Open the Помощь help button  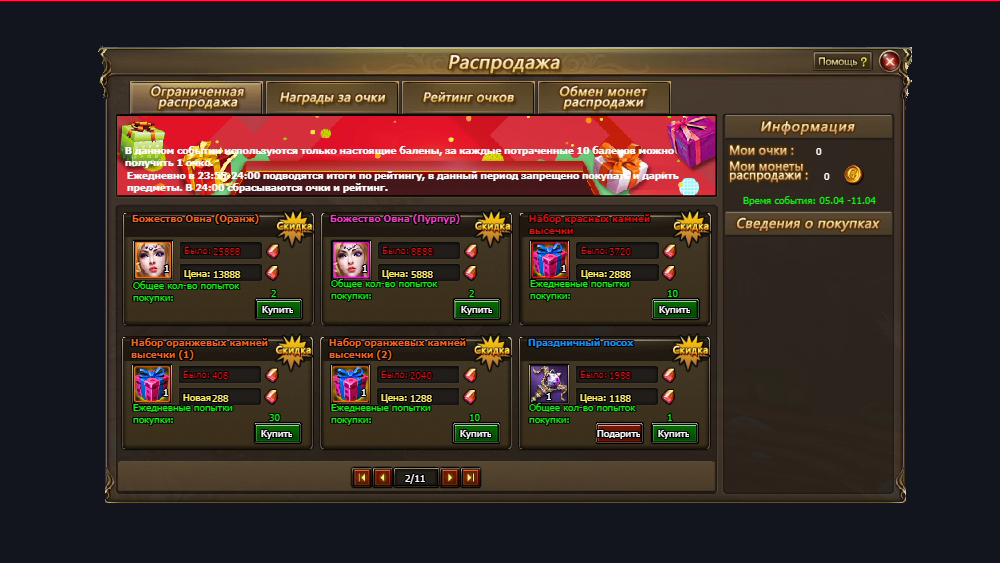point(843,62)
